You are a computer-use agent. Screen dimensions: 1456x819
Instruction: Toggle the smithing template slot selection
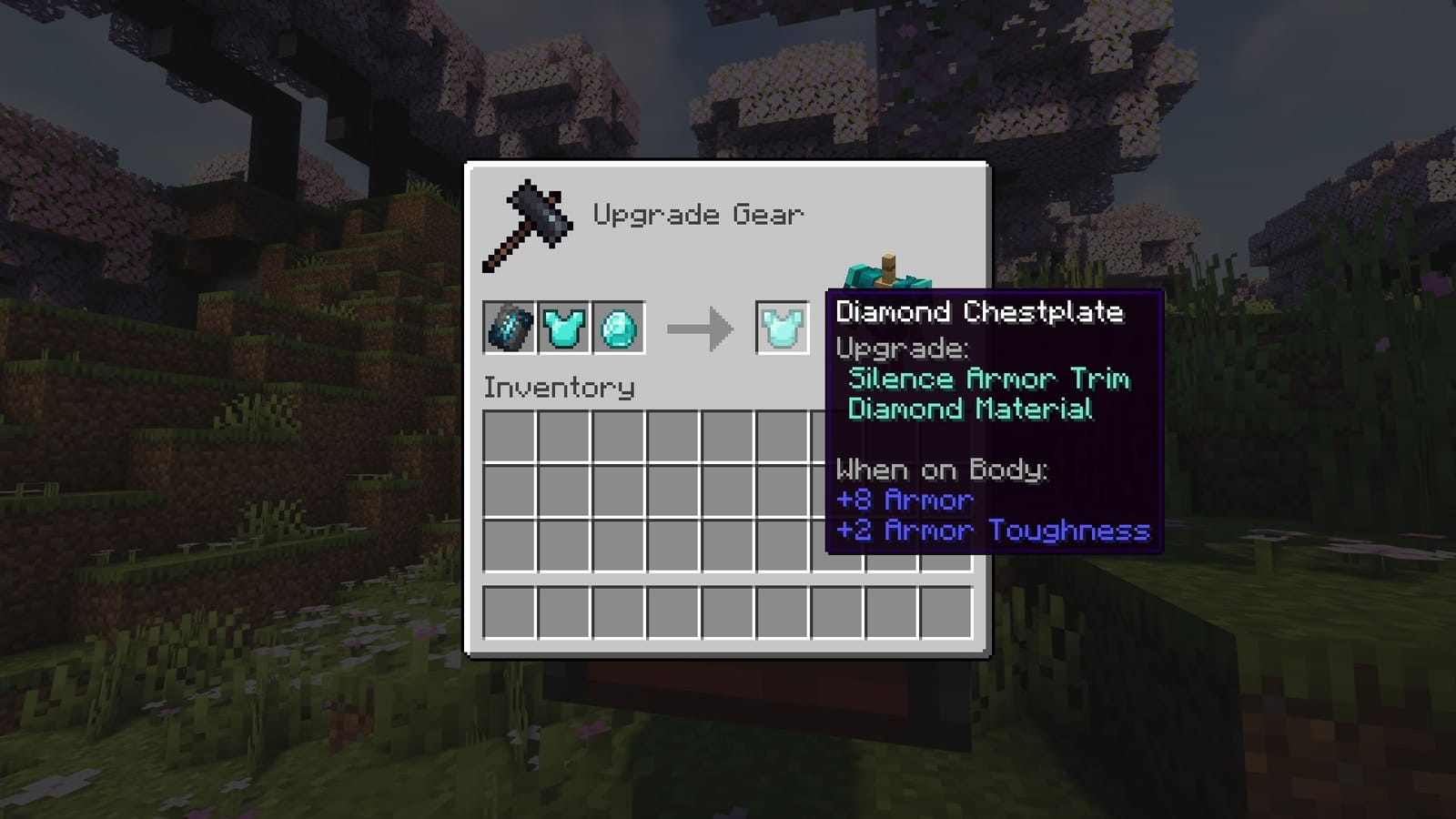click(x=507, y=328)
